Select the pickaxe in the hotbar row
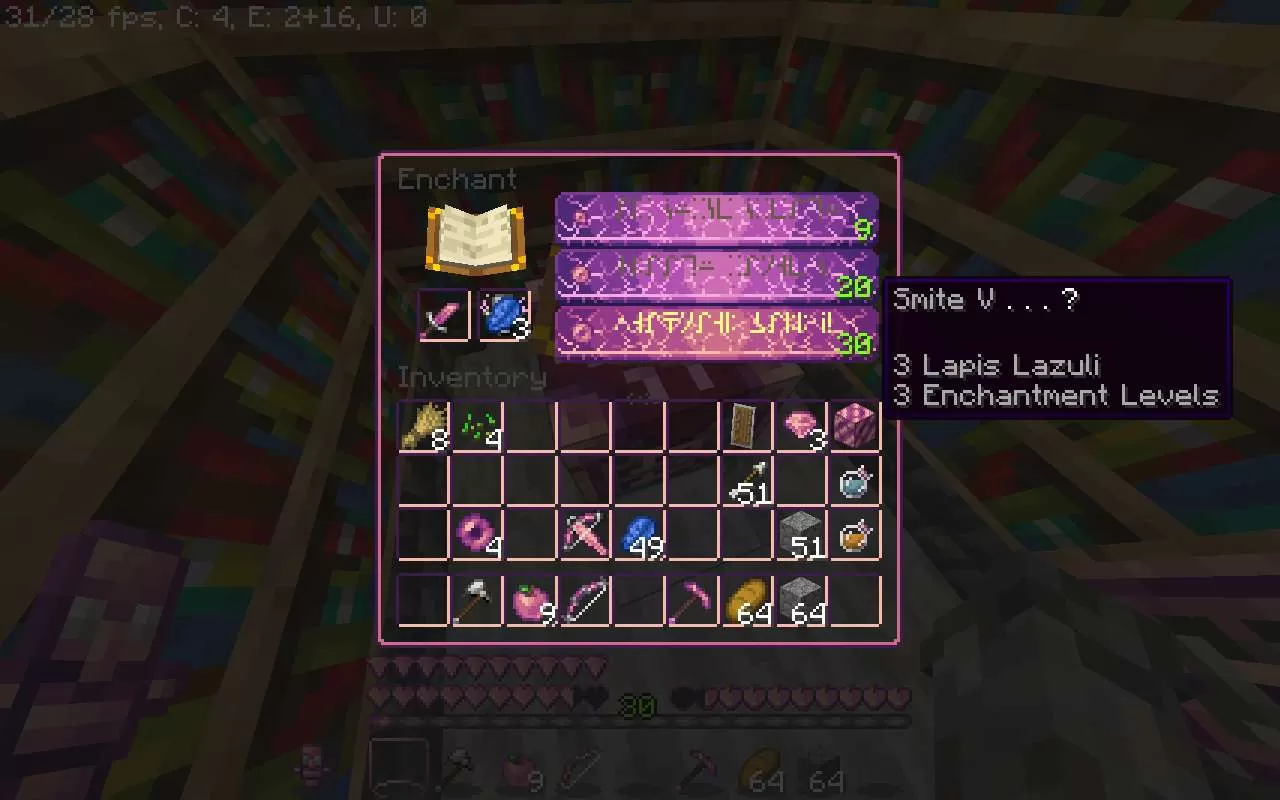Screen dimensions: 1280x800 [691, 597]
